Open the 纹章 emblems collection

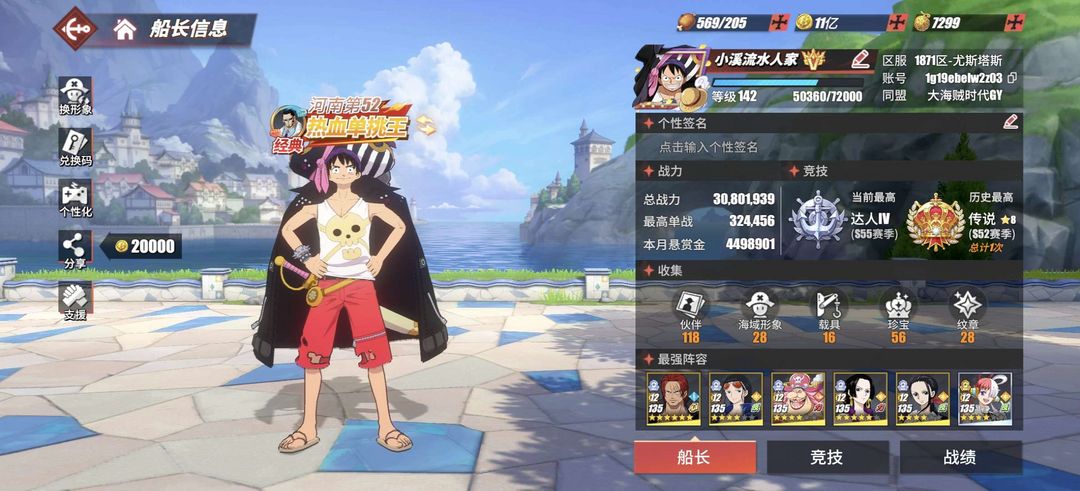click(967, 312)
